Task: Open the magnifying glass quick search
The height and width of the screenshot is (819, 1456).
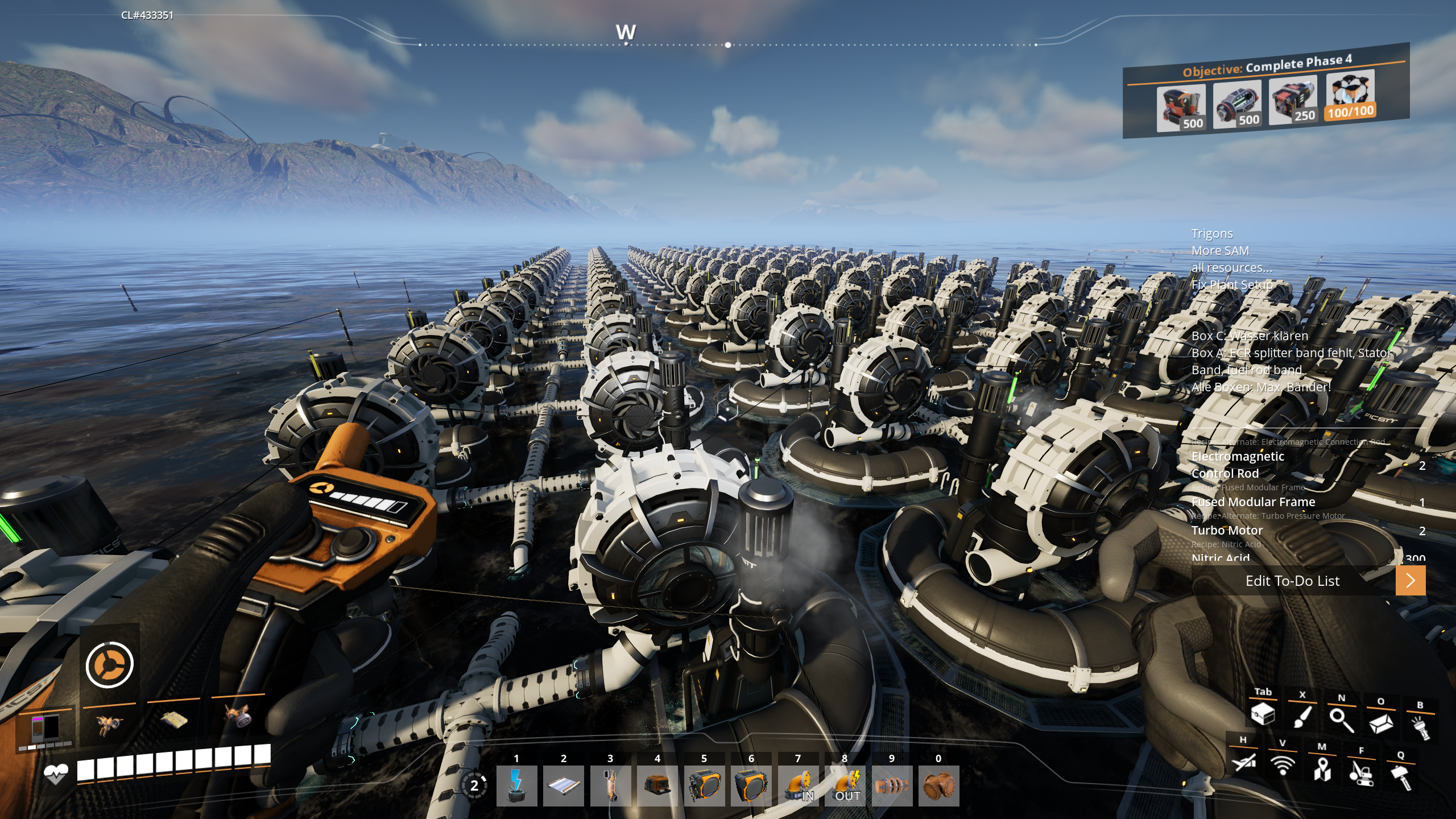Action: click(1341, 720)
